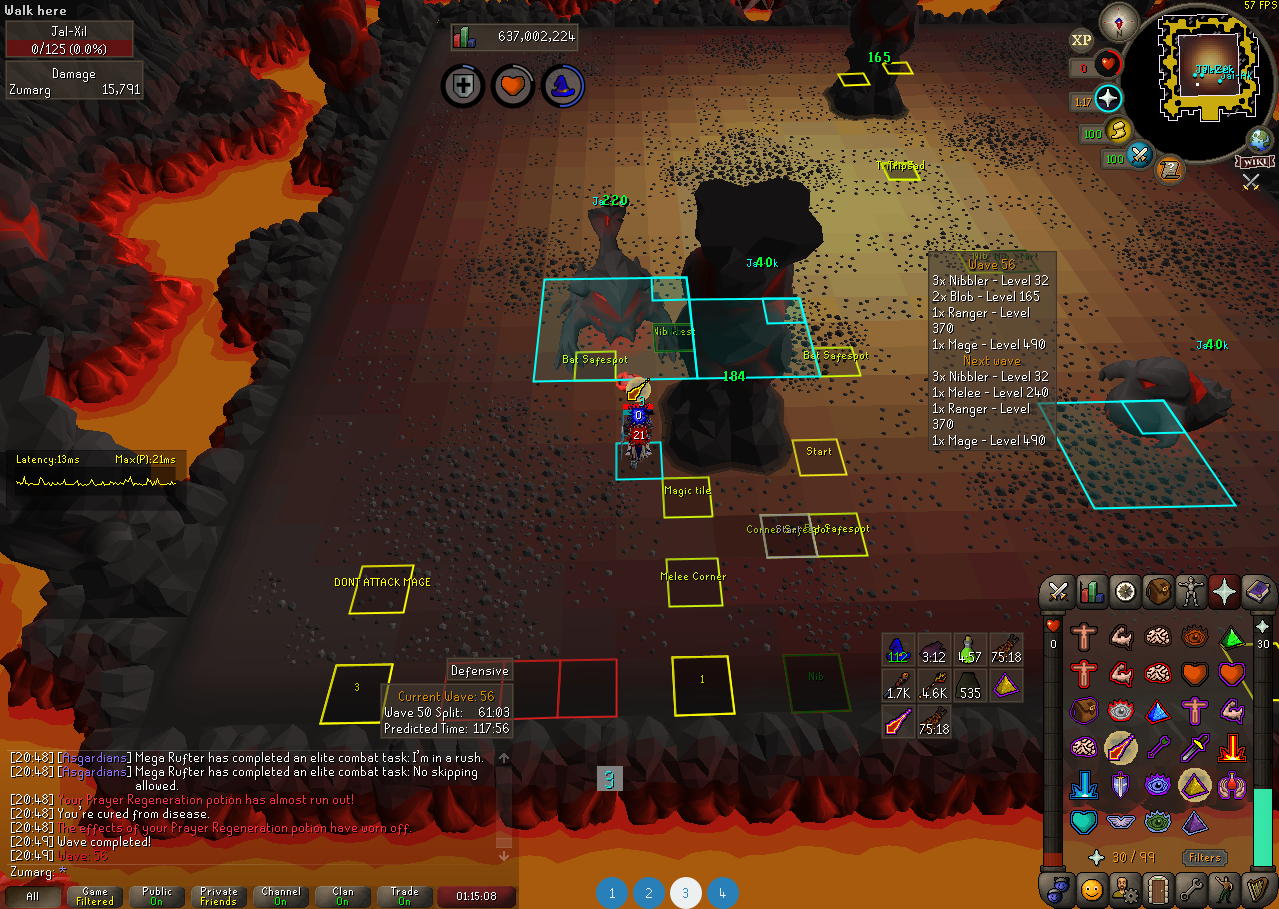Viewport: 1279px width, 909px height.
Task: Click the special attack orb
Action: (1140, 156)
